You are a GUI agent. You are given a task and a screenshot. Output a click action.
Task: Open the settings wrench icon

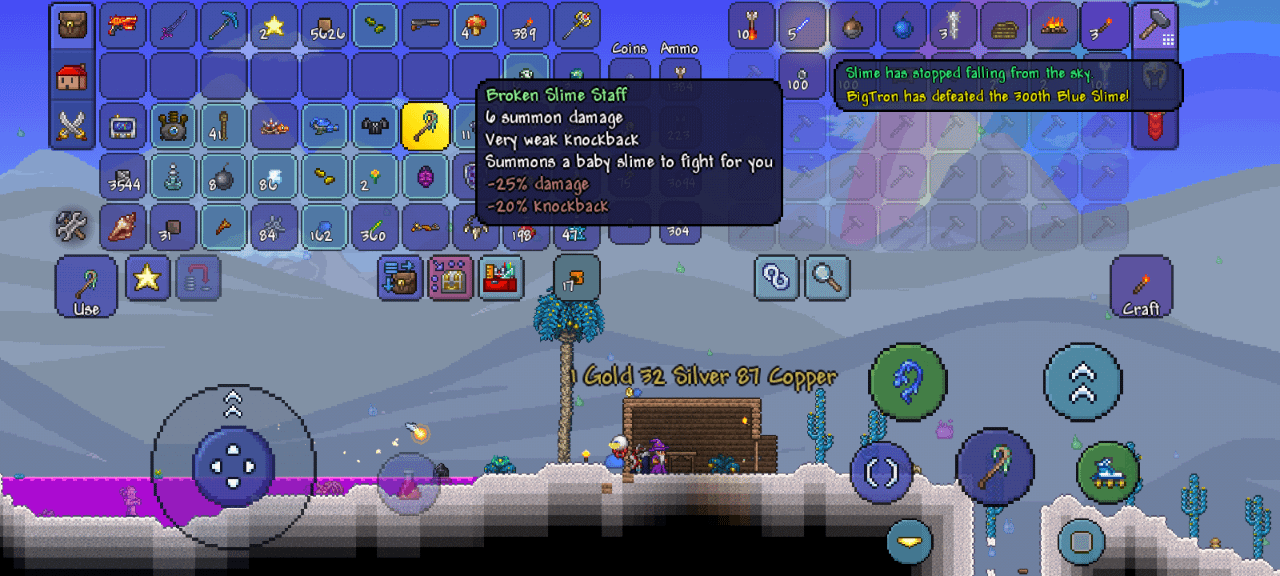72,227
